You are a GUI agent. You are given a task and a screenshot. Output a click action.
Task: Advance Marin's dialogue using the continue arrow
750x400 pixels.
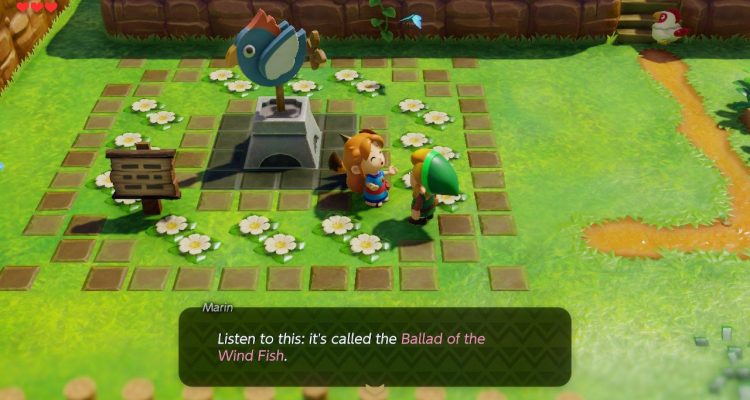point(375,389)
